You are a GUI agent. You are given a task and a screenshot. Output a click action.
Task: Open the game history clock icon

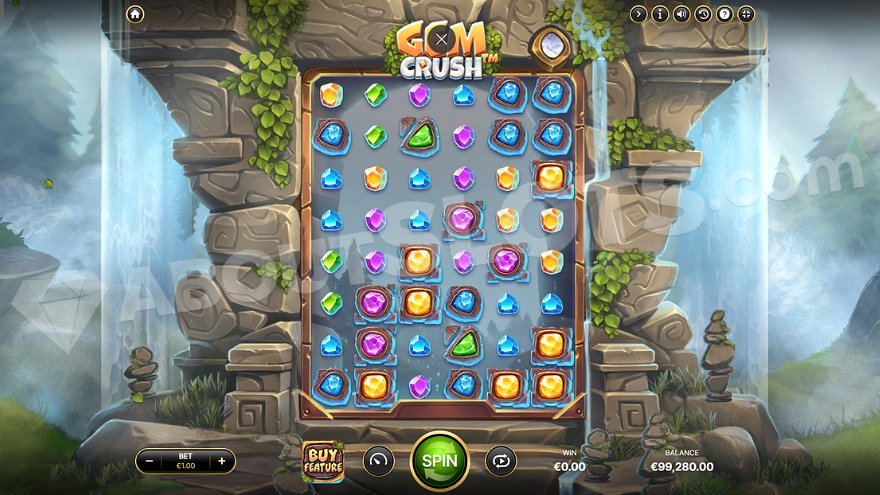point(703,14)
